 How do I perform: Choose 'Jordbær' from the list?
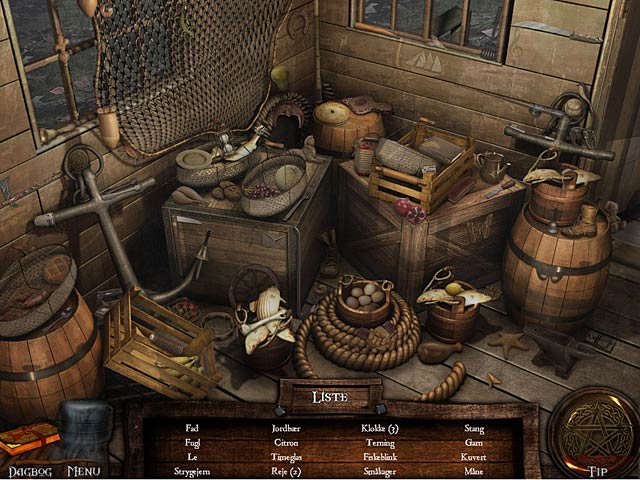click(x=286, y=428)
